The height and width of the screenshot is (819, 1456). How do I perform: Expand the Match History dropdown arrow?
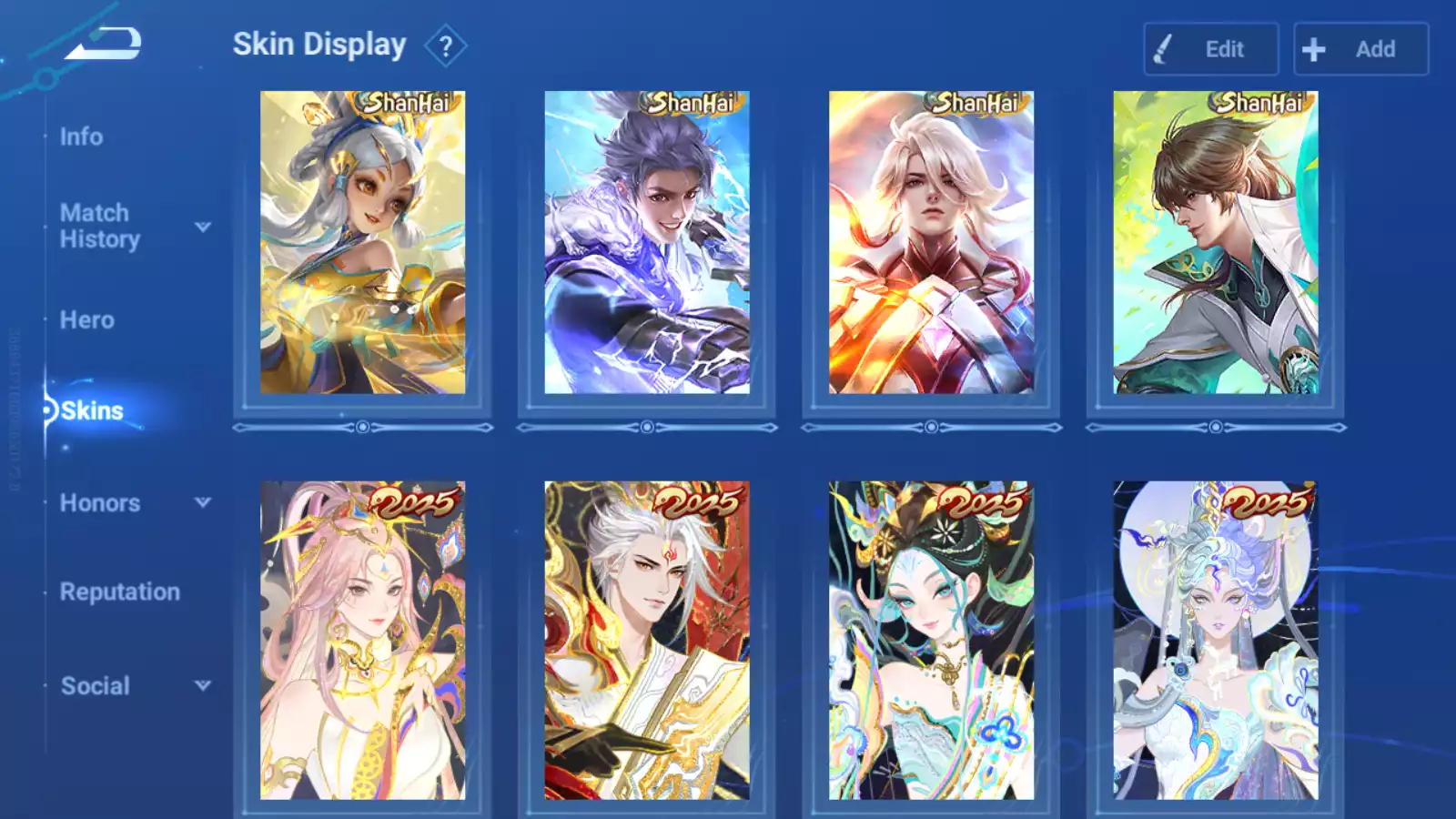pos(203,227)
